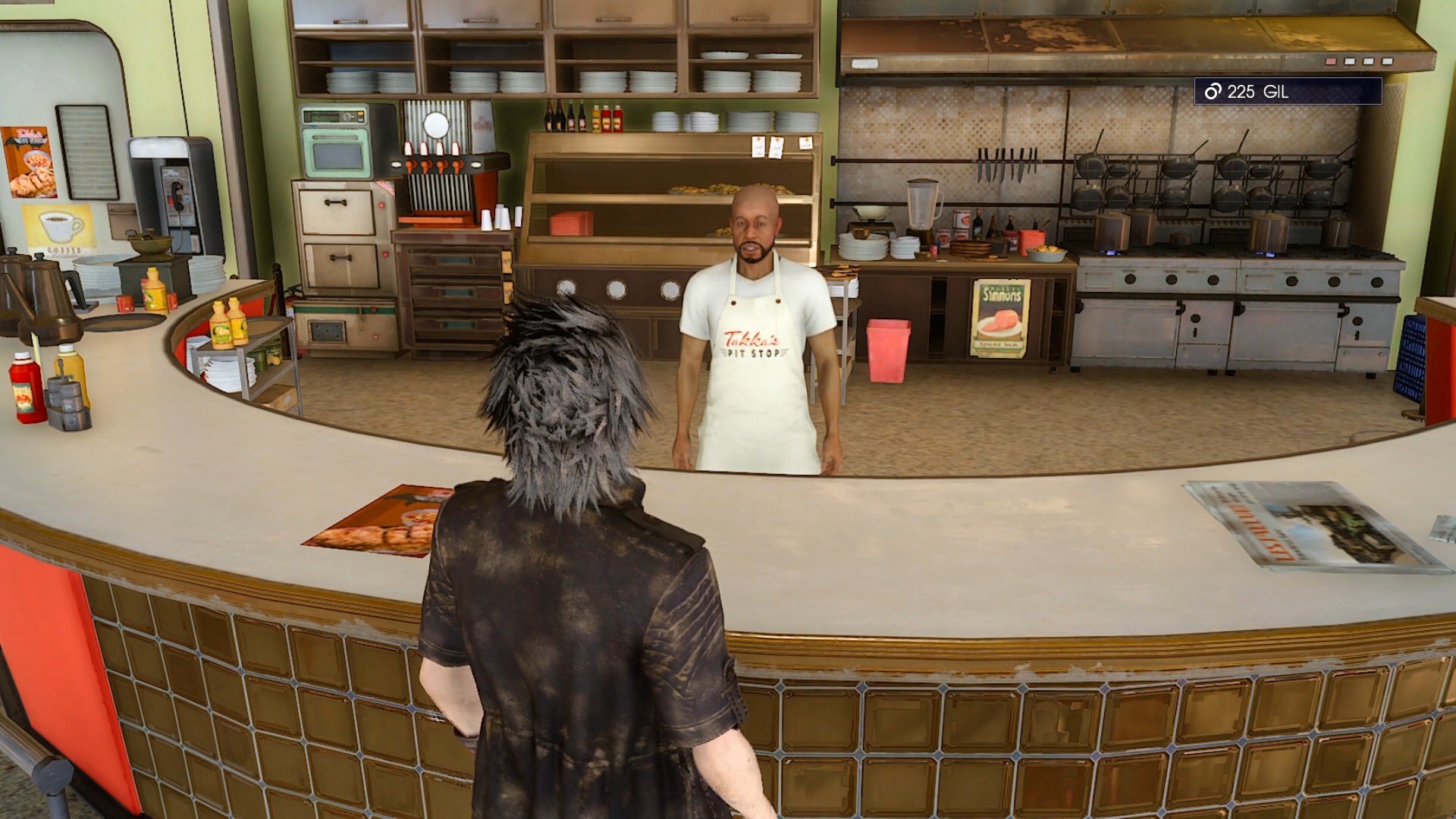Click the red ketchup bottle on the left counter
The height and width of the screenshot is (819, 1456).
pos(27,387)
